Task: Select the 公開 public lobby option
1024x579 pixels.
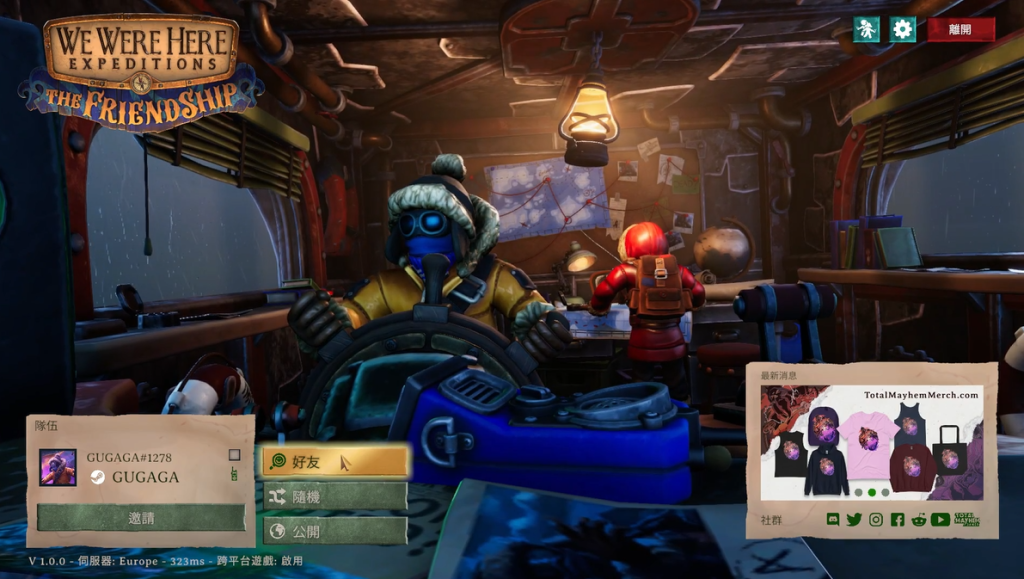Action: pos(336,530)
